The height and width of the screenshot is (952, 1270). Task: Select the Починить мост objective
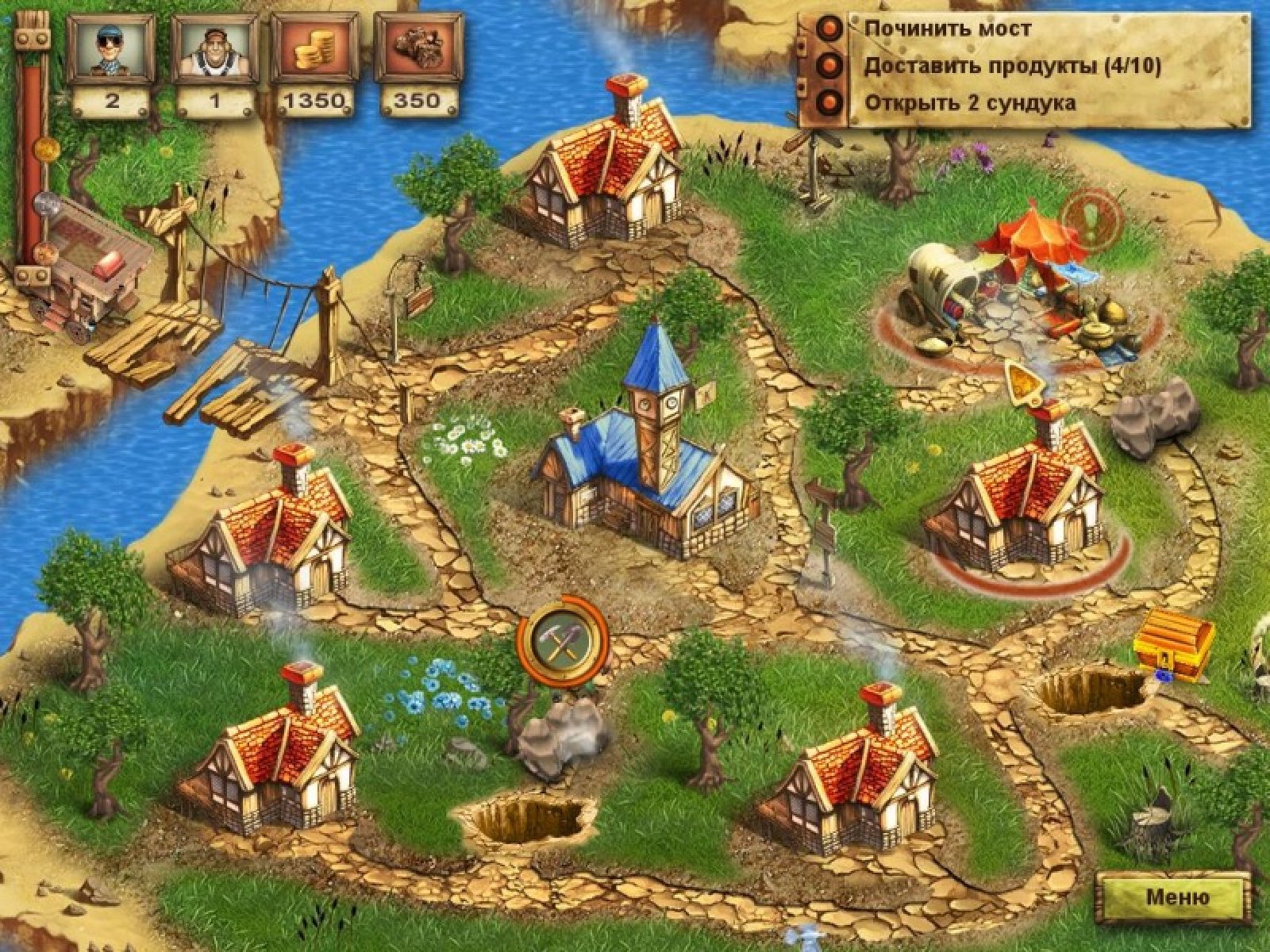(948, 29)
